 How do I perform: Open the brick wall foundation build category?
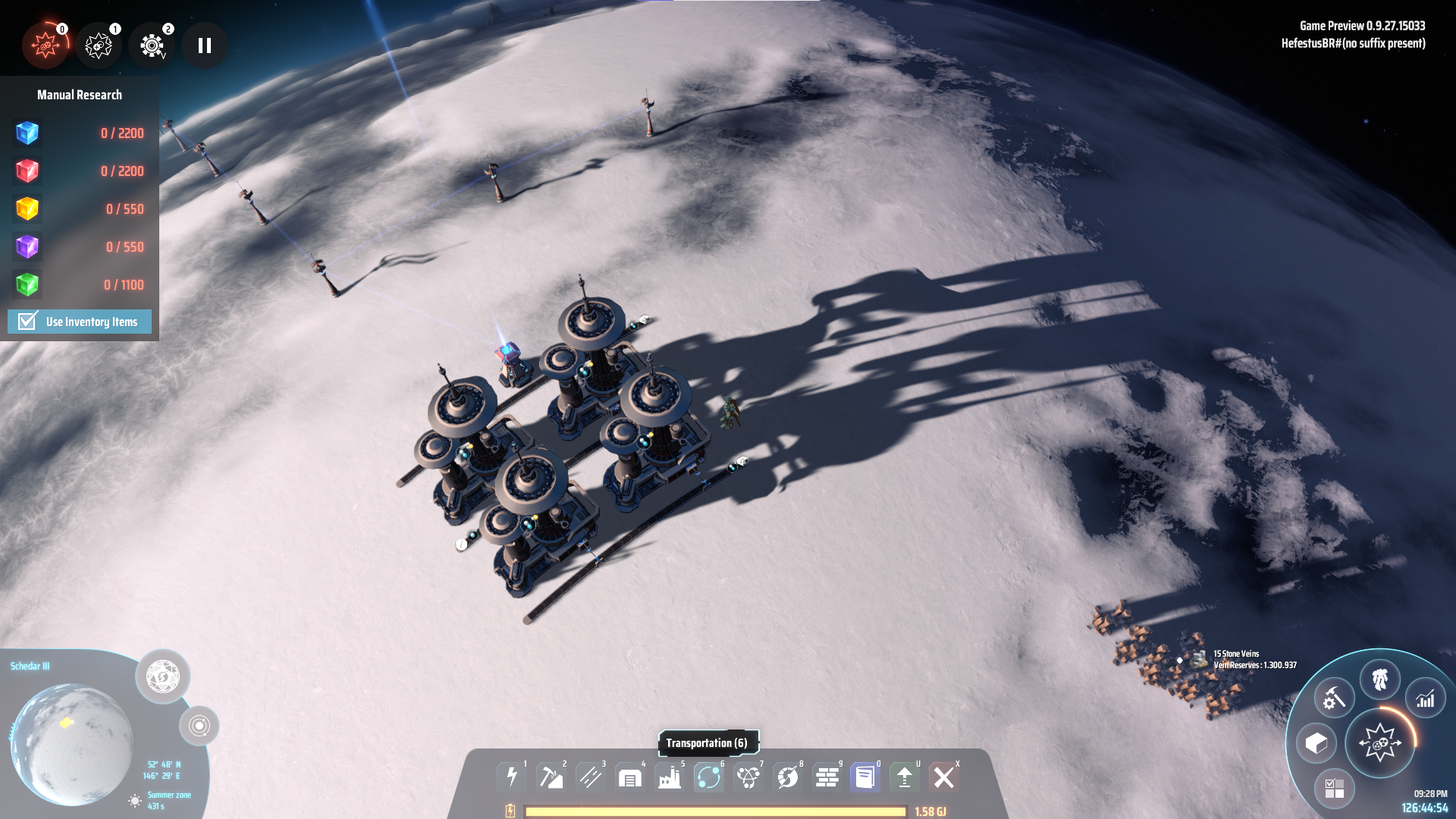point(827,777)
